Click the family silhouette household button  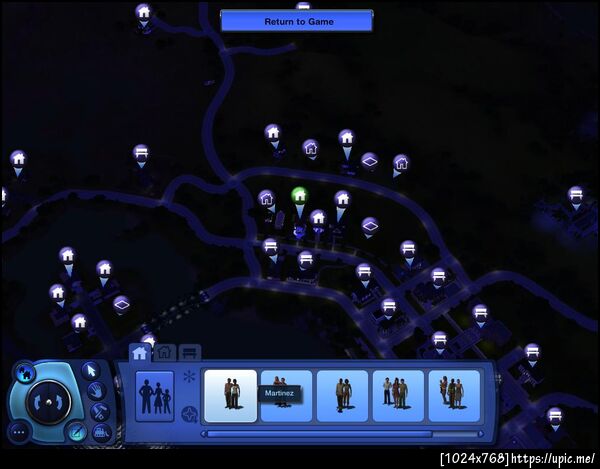tap(154, 396)
